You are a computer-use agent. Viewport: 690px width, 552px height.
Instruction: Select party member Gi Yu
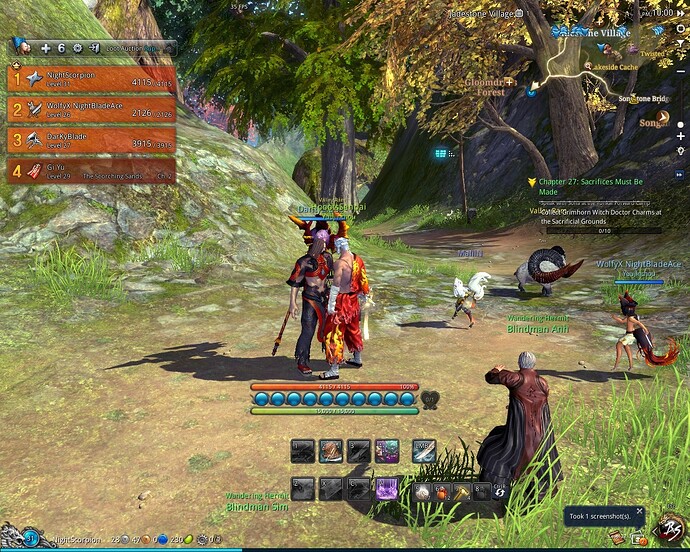click(90, 170)
